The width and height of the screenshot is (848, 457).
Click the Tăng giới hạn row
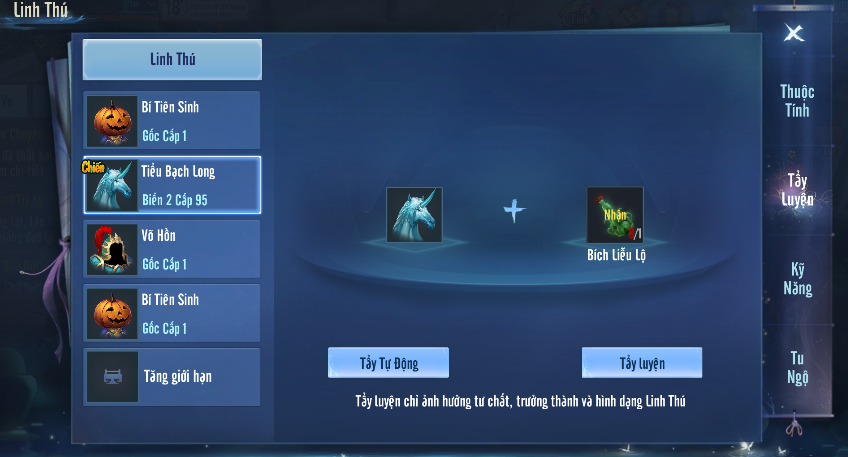coord(172,377)
